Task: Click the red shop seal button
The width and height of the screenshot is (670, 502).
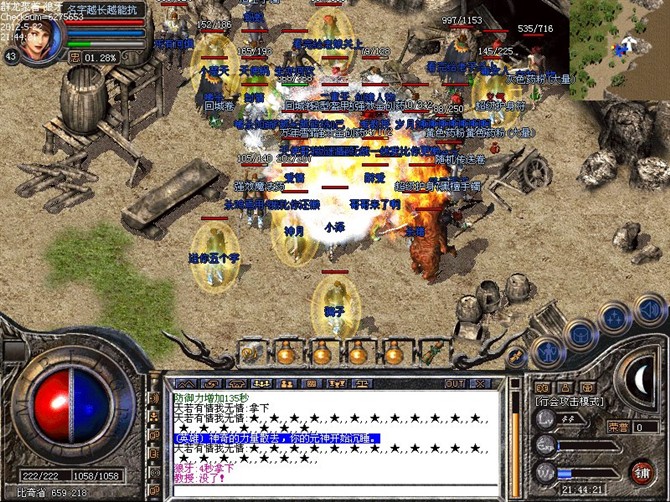Action: coord(641,470)
